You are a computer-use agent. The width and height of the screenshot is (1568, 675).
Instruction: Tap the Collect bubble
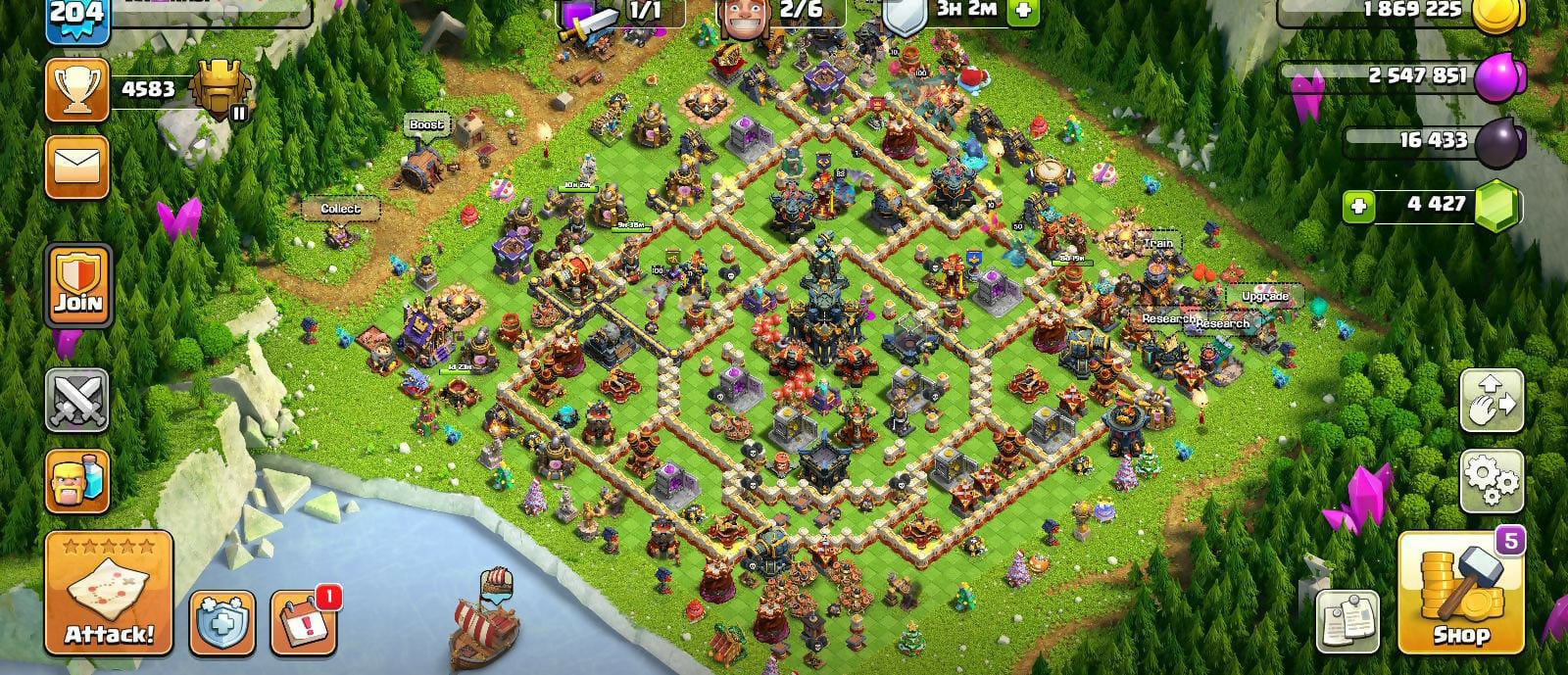coord(340,209)
